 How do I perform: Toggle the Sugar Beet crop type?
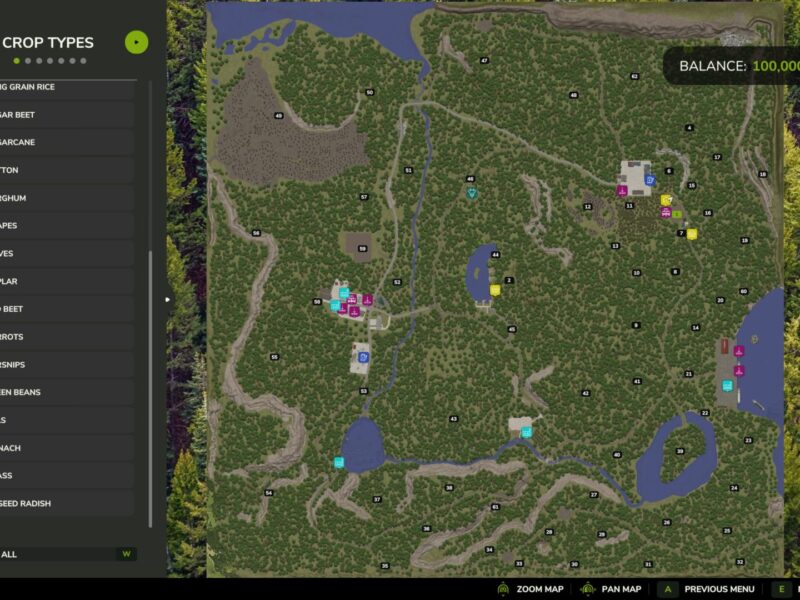click(x=60, y=115)
